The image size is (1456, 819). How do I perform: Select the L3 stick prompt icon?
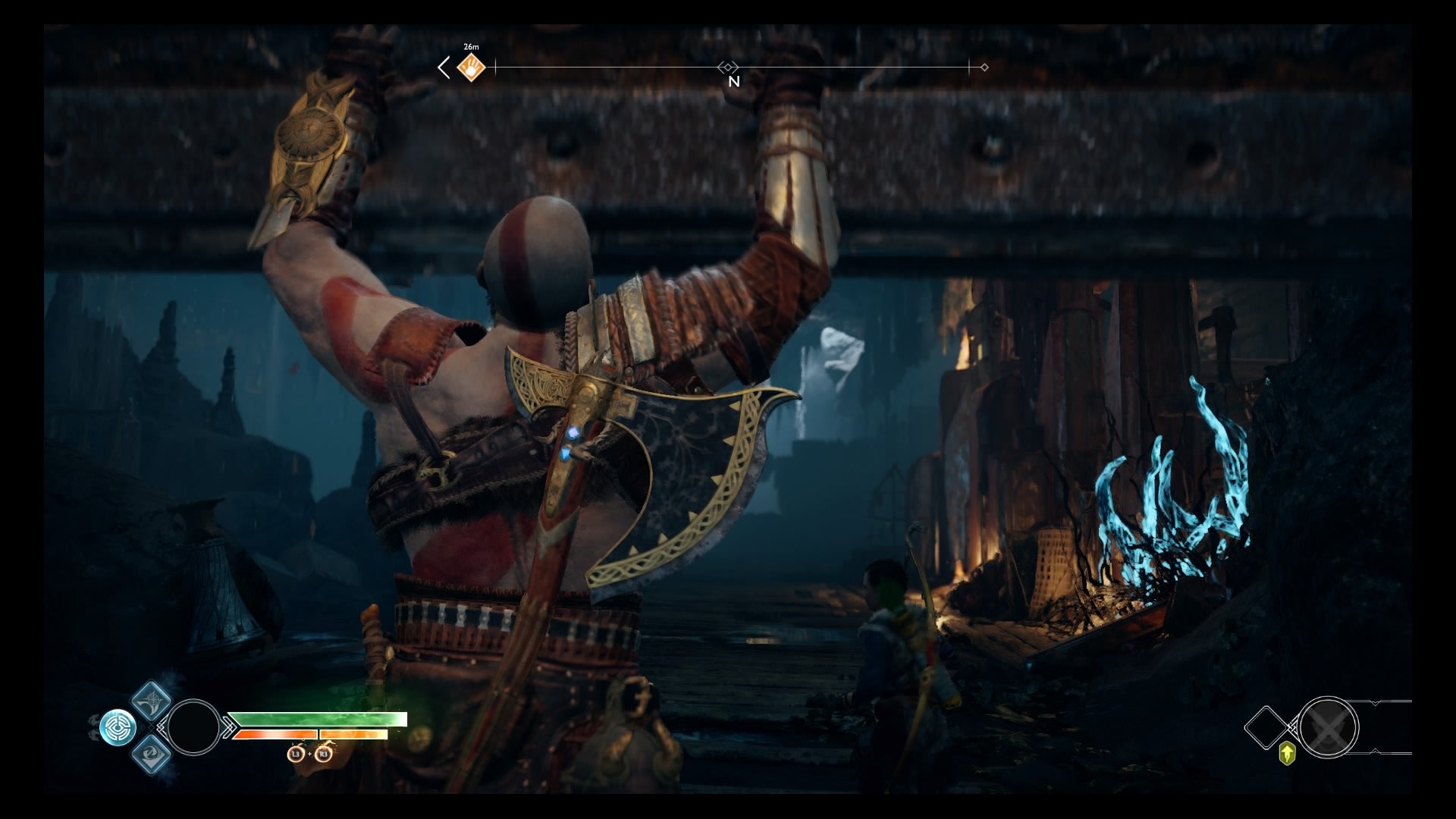point(296,755)
